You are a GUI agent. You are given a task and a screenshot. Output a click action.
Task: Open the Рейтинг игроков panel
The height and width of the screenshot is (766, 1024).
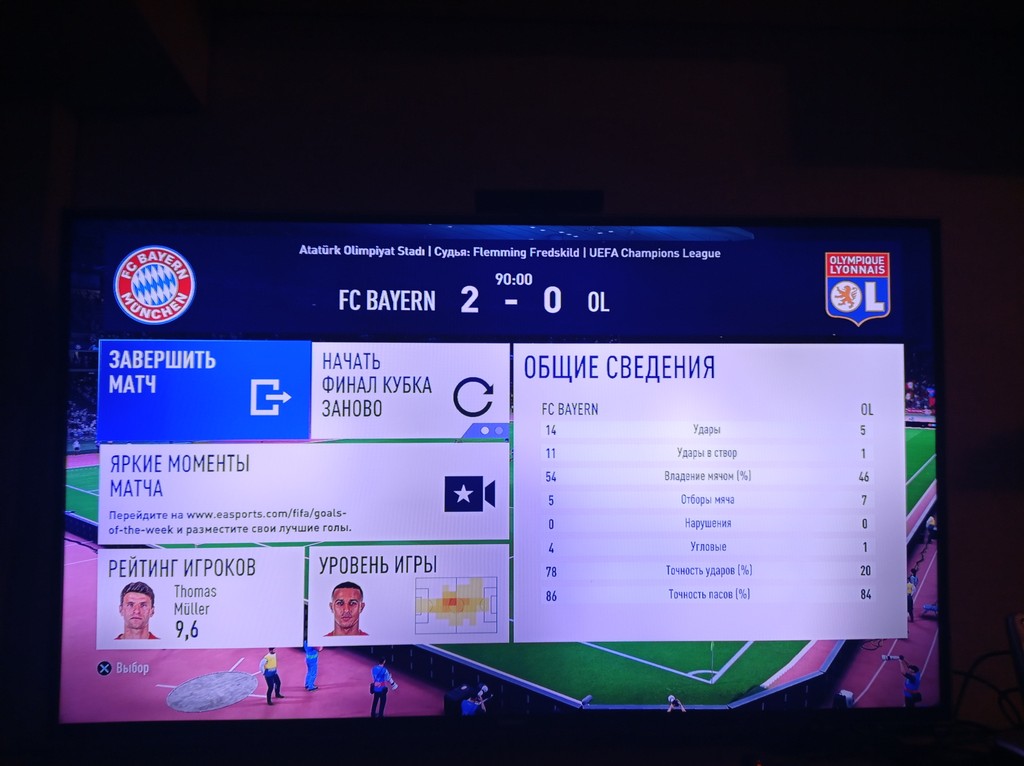coord(201,597)
